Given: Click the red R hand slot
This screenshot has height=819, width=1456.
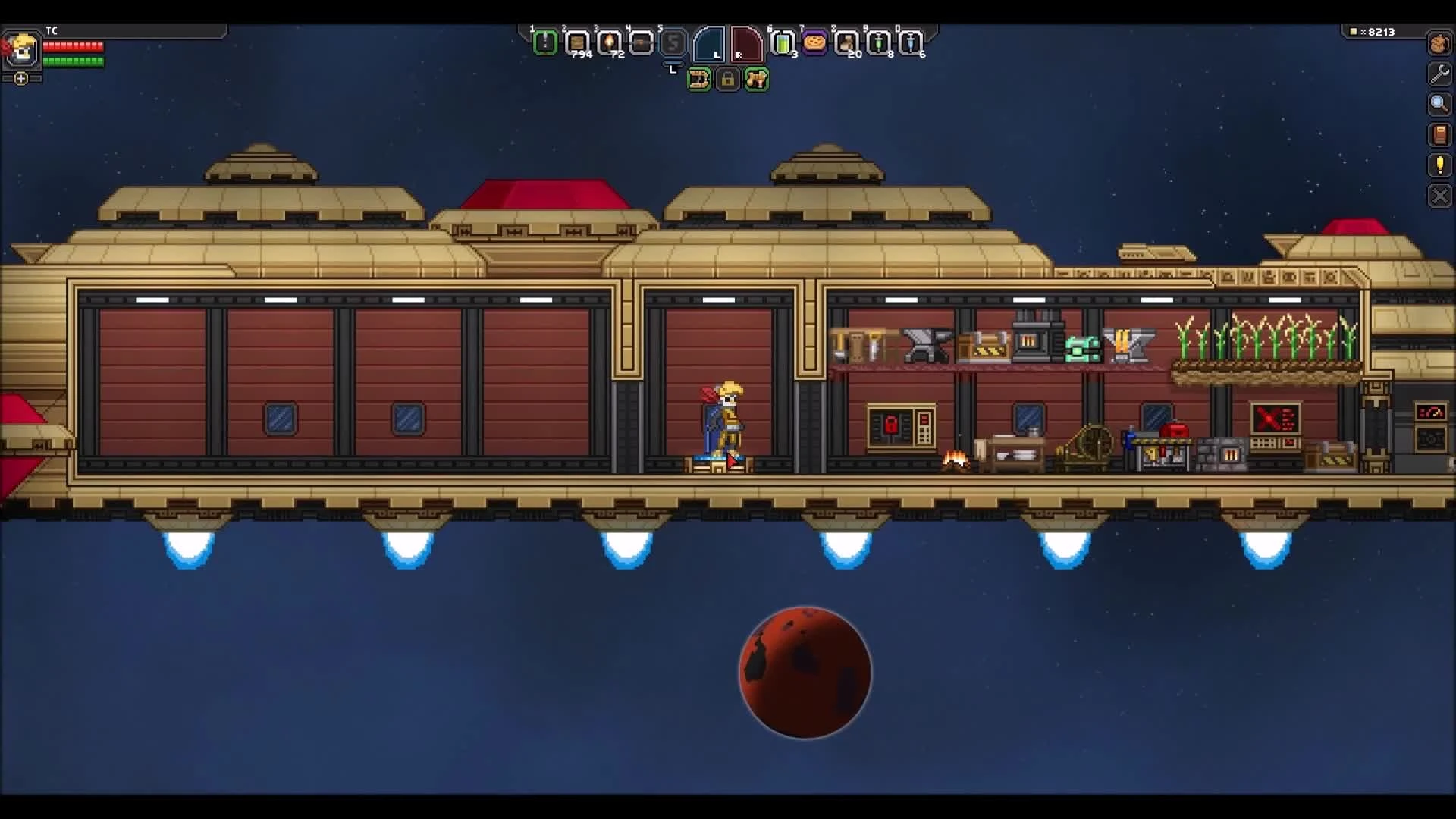Looking at the screenshot, I should (747, 44).
